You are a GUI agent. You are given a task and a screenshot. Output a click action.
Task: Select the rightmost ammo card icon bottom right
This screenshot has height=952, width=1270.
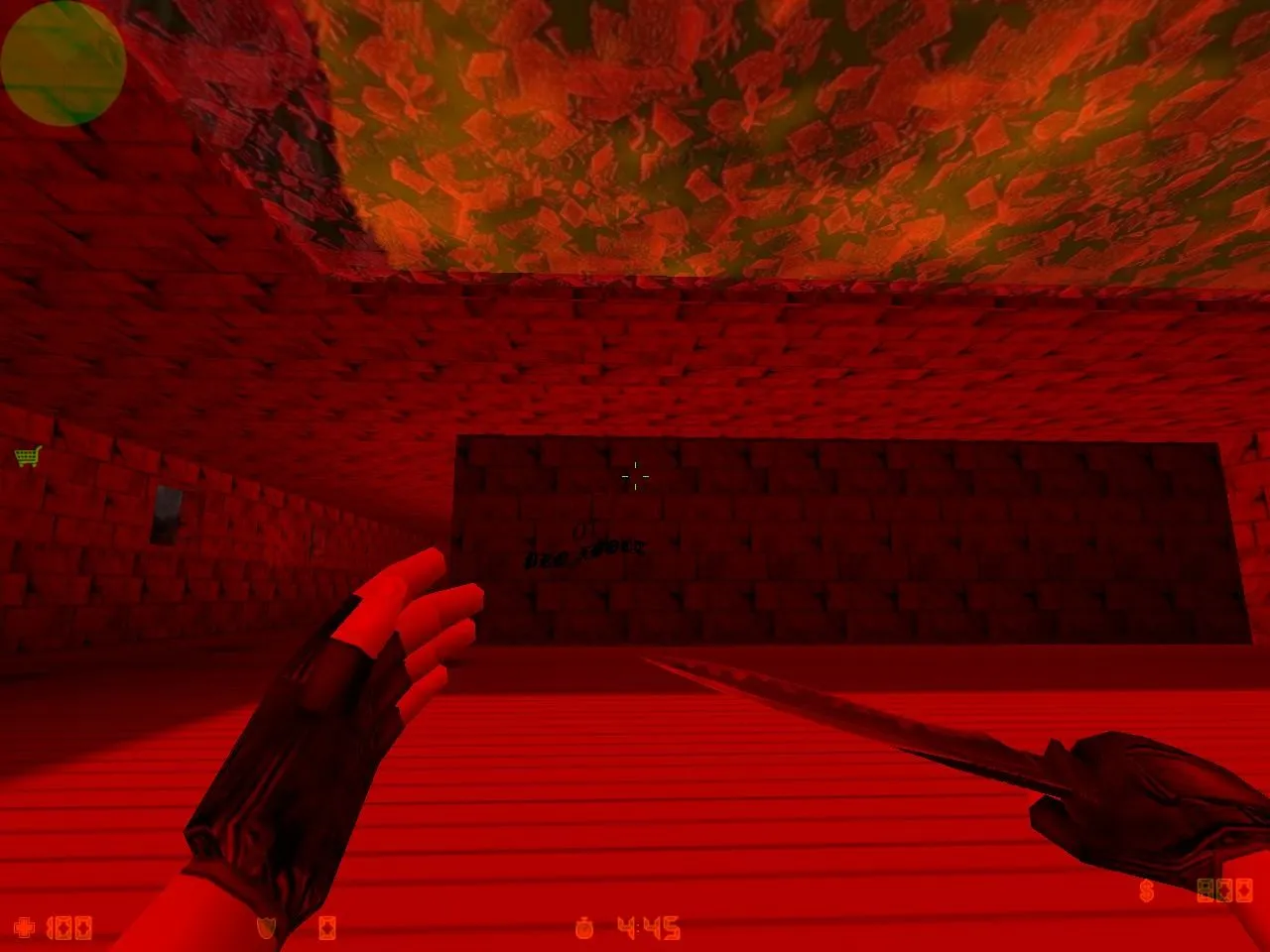coord(1243,890)
